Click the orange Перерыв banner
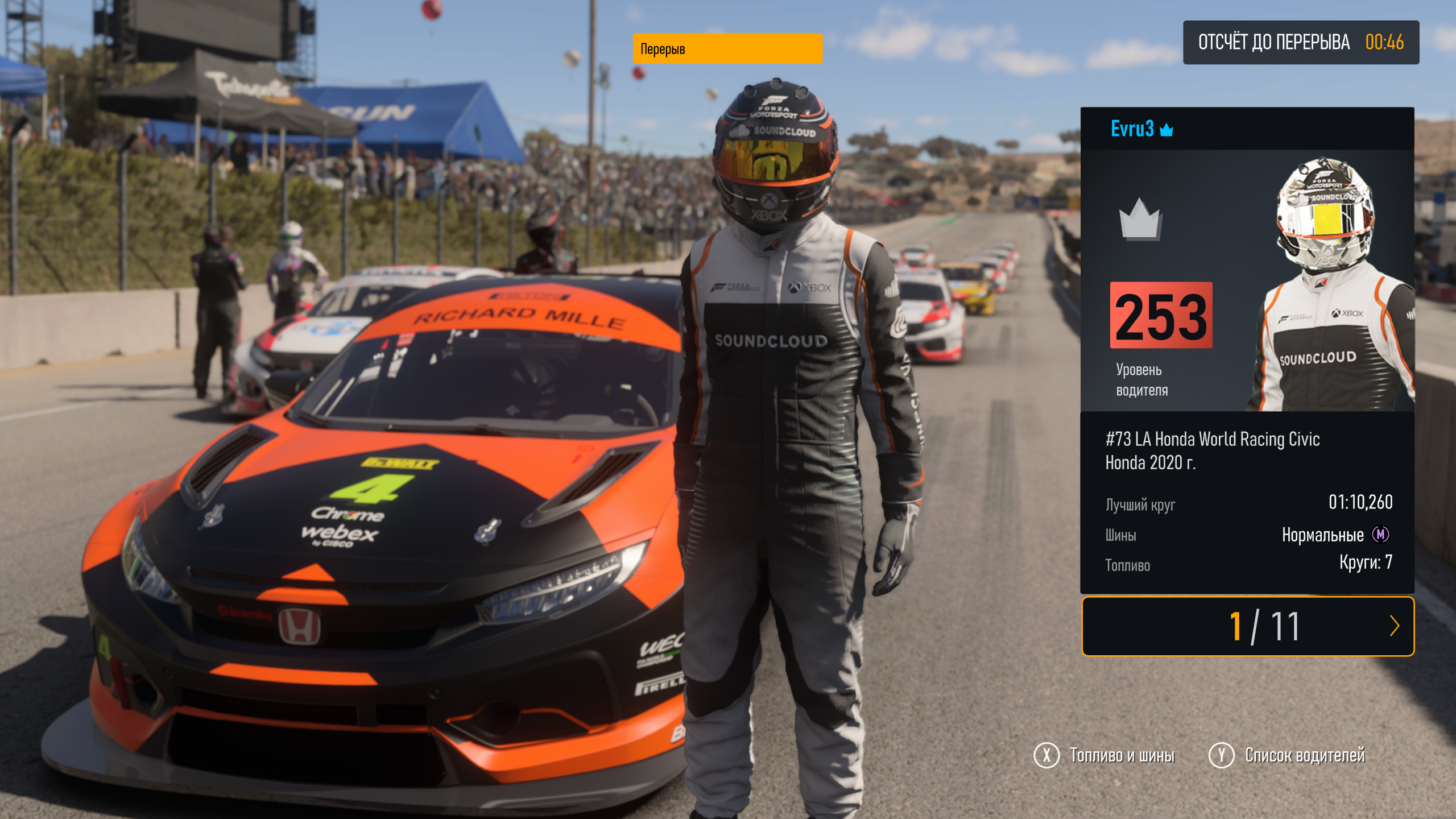 coord(727,49)
